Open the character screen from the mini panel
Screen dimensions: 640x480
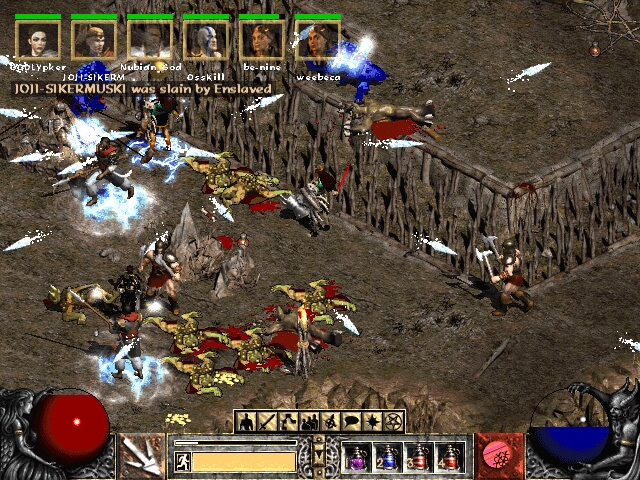[244, 421]
